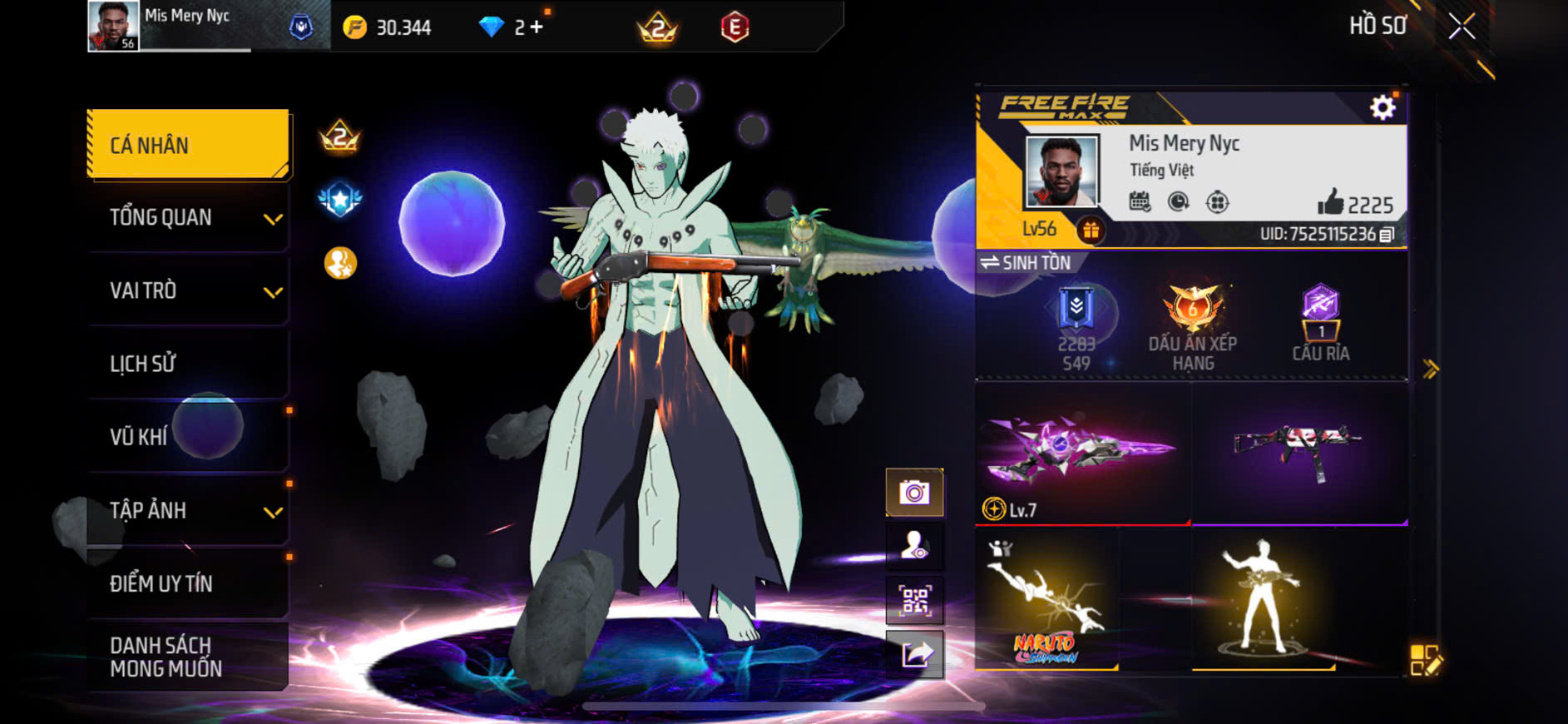Copy the UID number
This screenshot has height=724, width=1568.
(x=1387, y=235)
